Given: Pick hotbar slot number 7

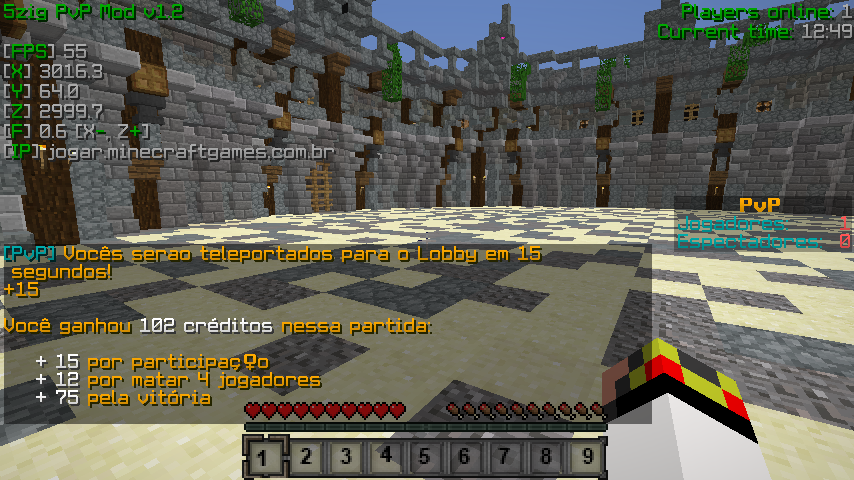Looking at the screenshot, I should coord(506,458).
